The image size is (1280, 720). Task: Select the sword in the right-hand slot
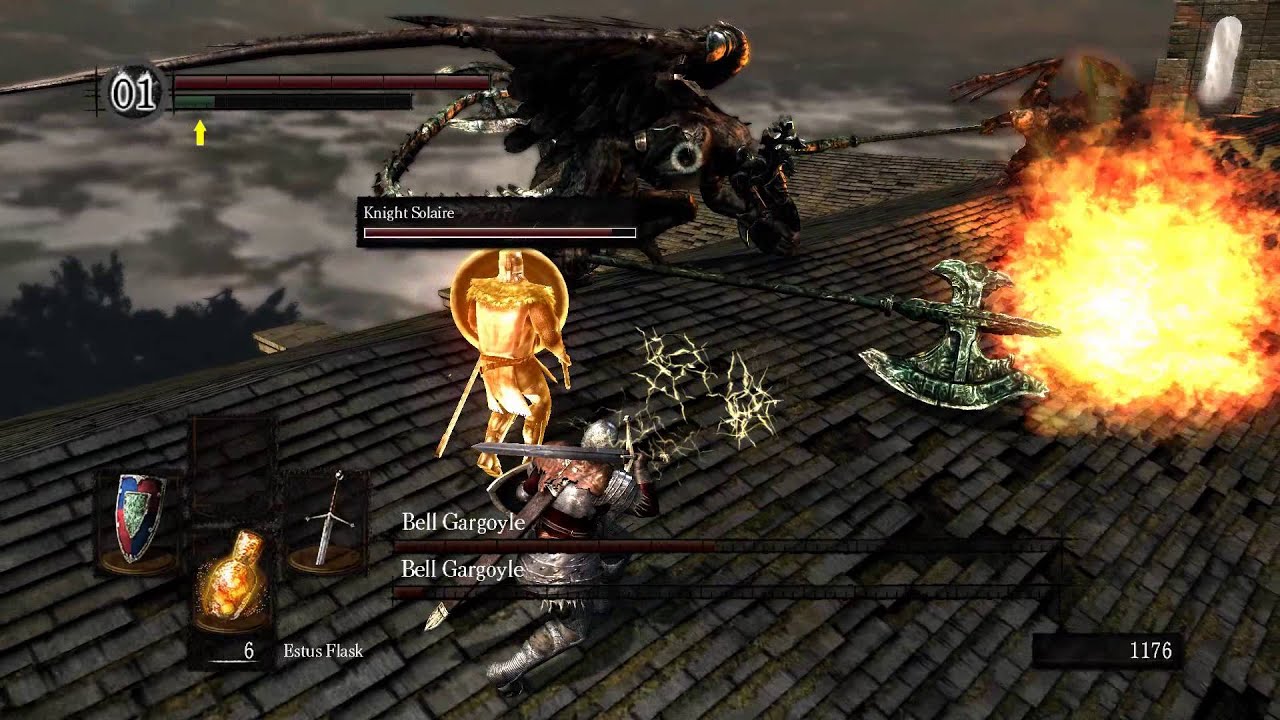326,522
